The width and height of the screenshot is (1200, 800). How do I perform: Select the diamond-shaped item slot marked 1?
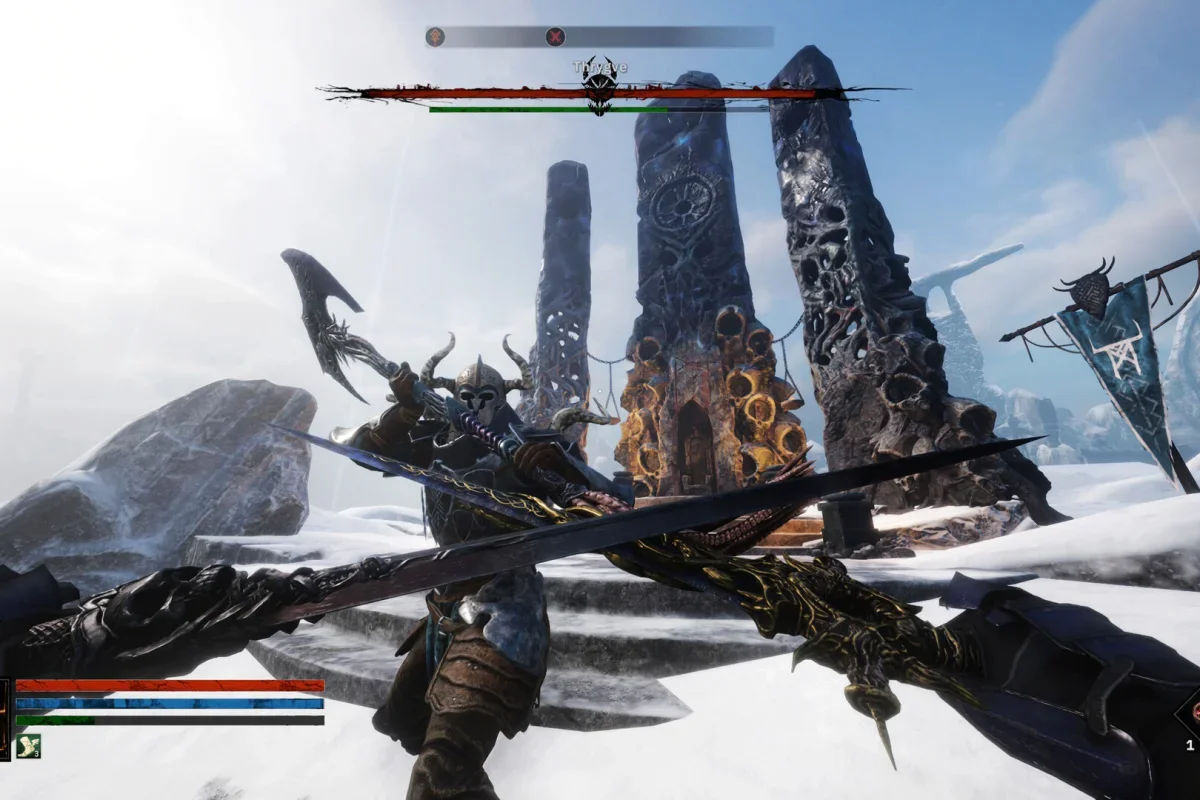coord(1190,716)
